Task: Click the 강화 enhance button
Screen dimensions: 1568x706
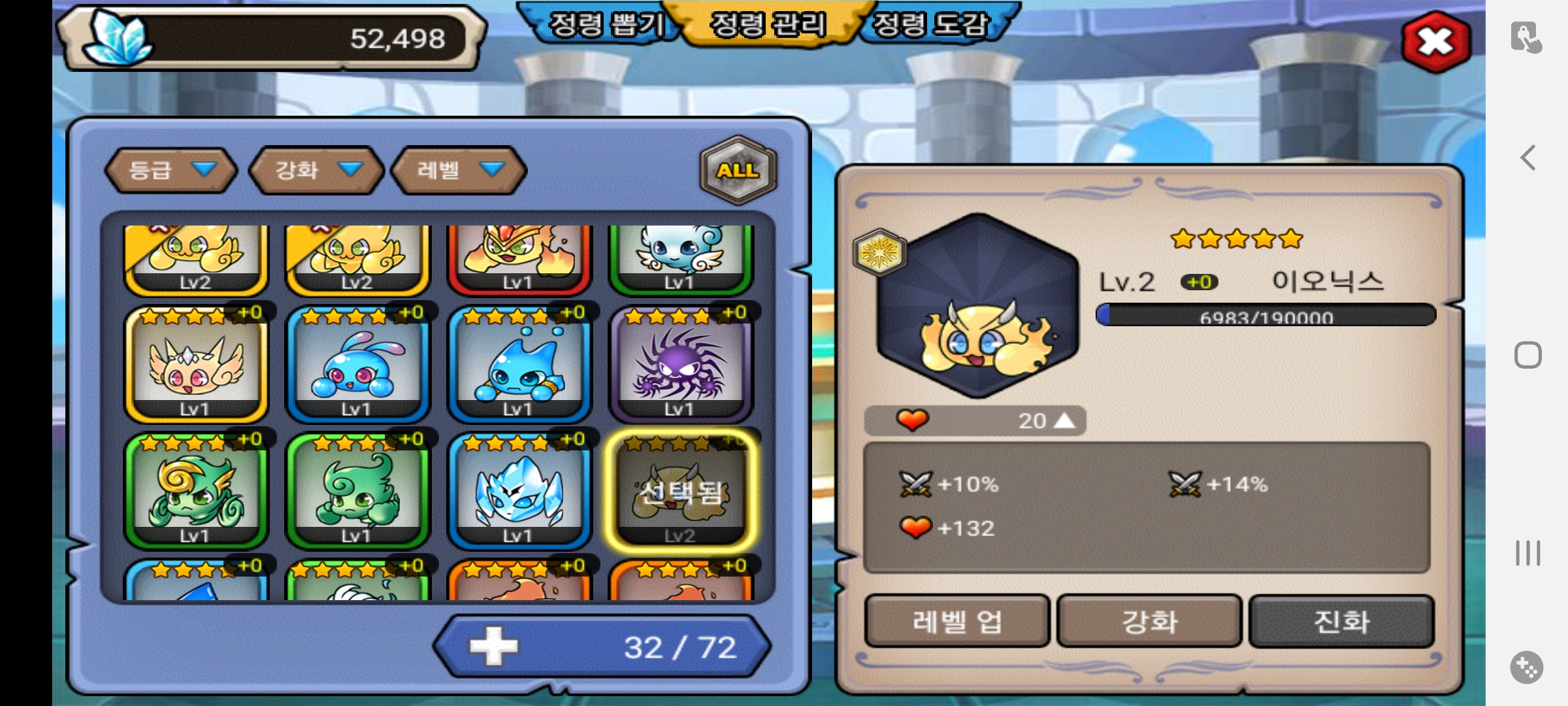Action: [1149, 621]
